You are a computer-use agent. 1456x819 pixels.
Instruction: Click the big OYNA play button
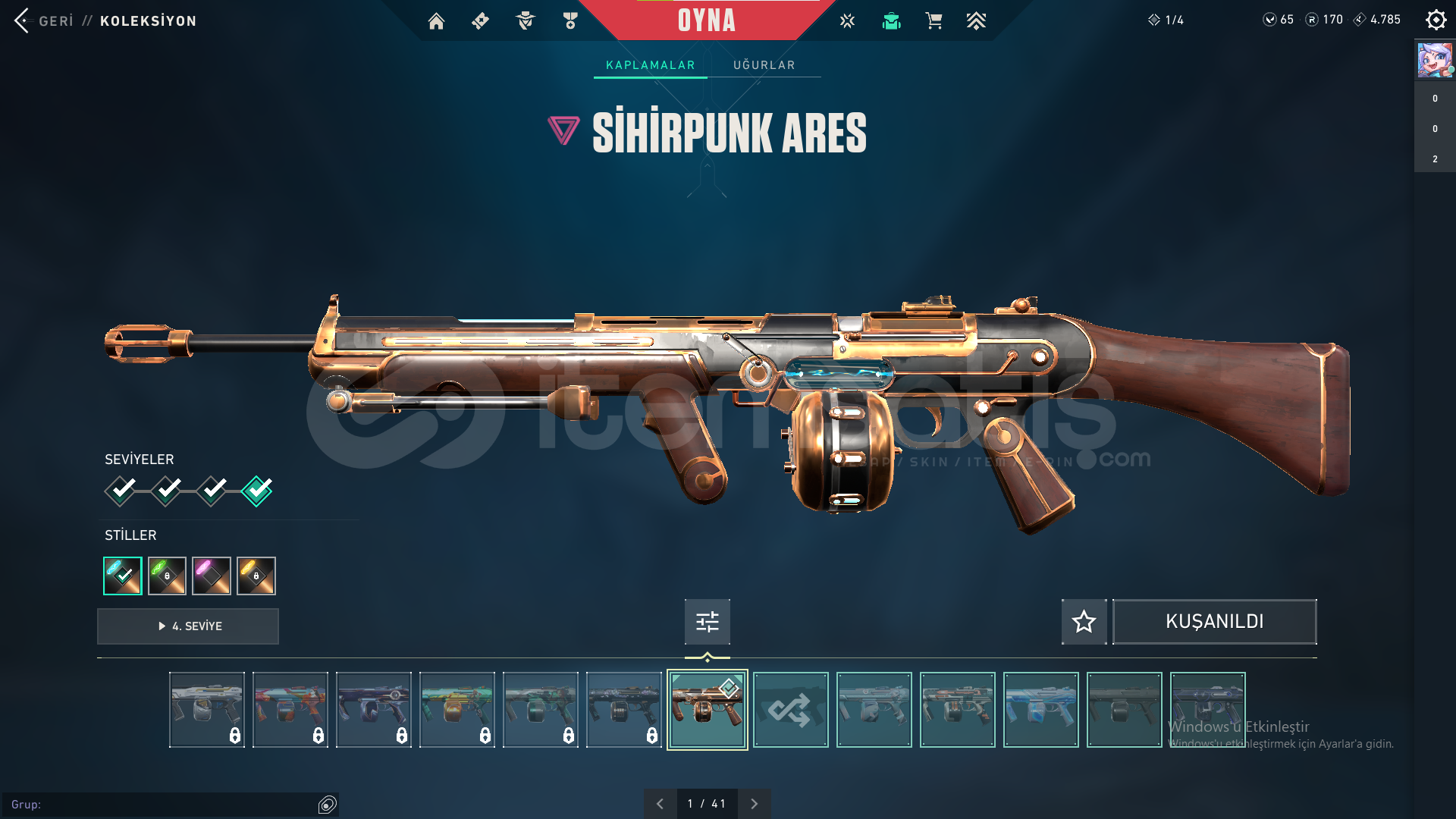(x=706, y=20)
